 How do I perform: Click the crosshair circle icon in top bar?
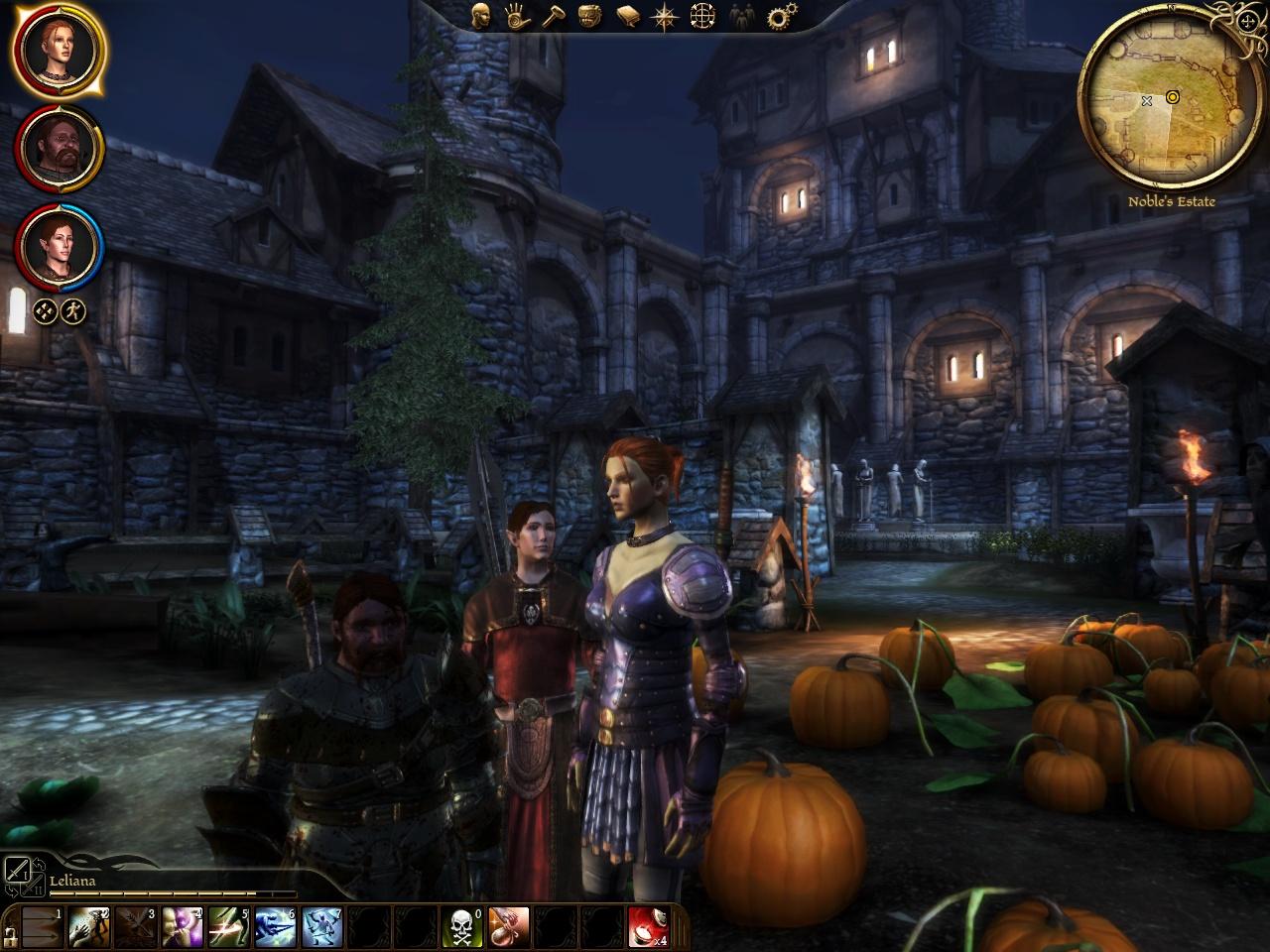[701, 16]
